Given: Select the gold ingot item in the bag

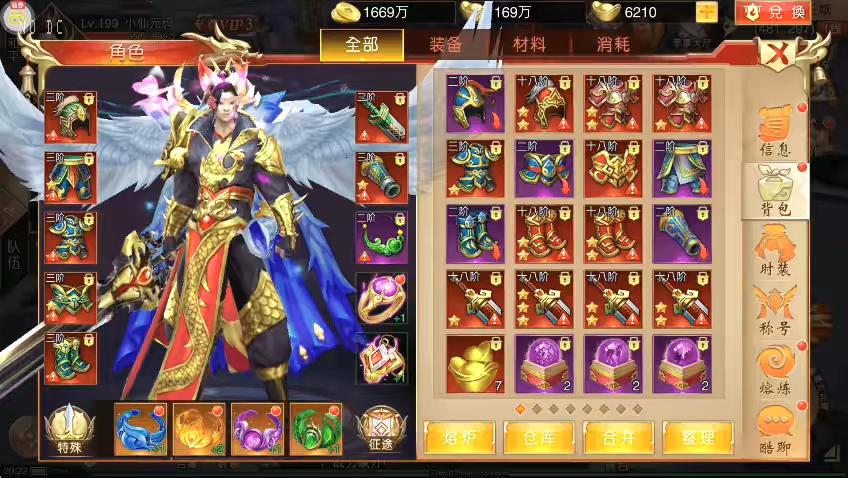Looking at the screenshot, I should click(475, 362).
